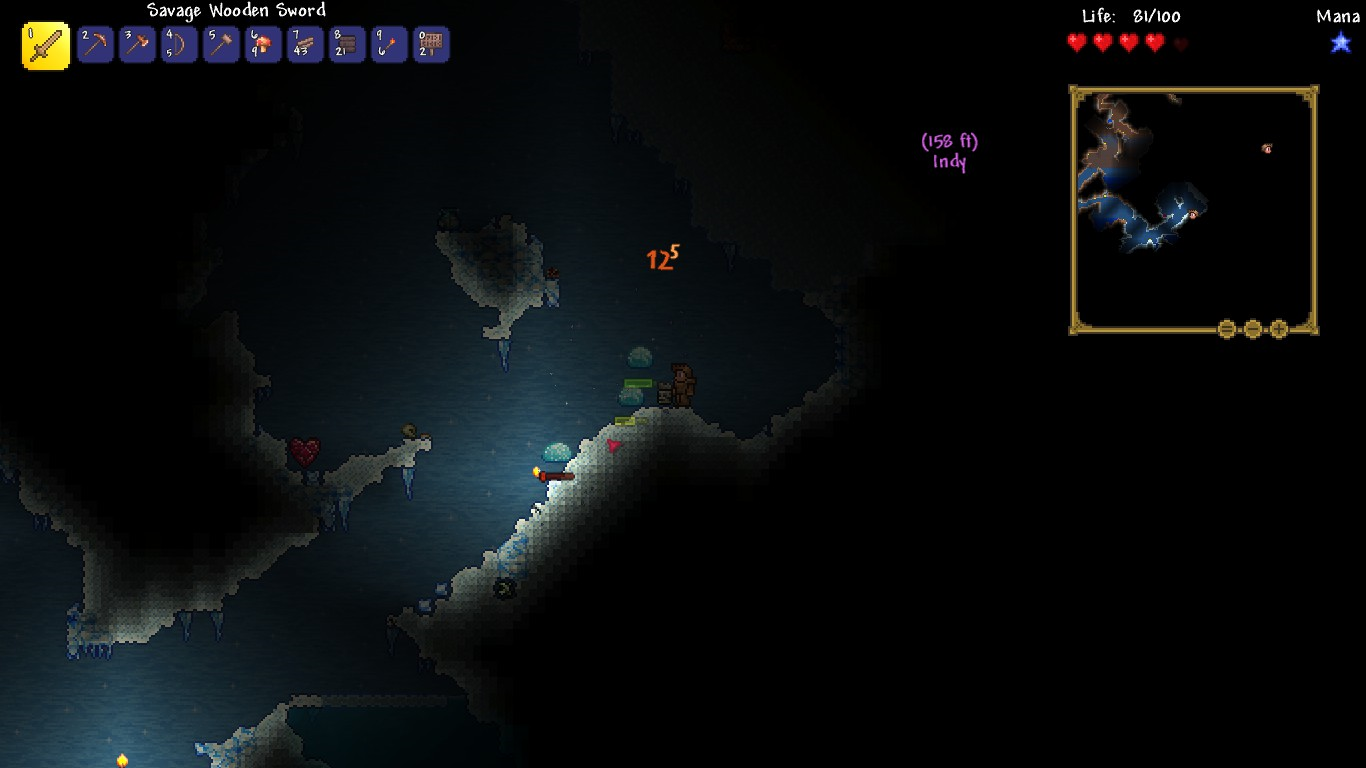1366x768 pixels.
Task: Select the copper pickaxe in slot 2
Action: pyautogui.click(x=95, y=45)
